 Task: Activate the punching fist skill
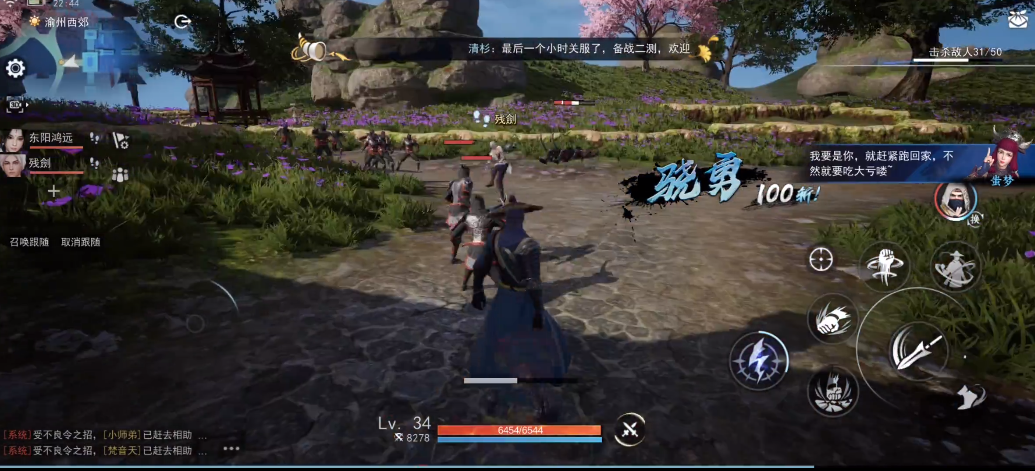[831, 318]
